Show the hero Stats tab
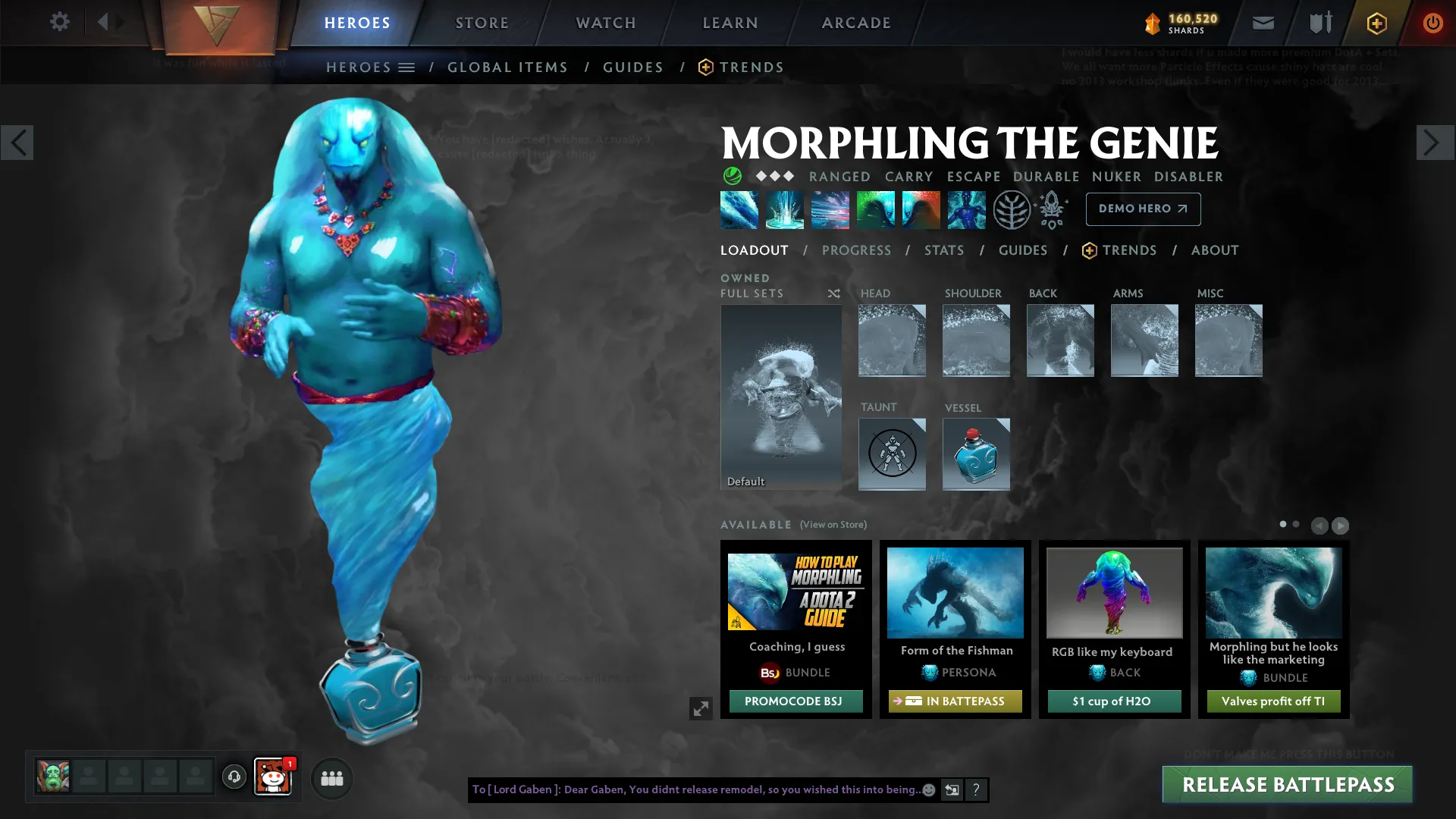Screen dimensions: 1456x819 [944, 250]
